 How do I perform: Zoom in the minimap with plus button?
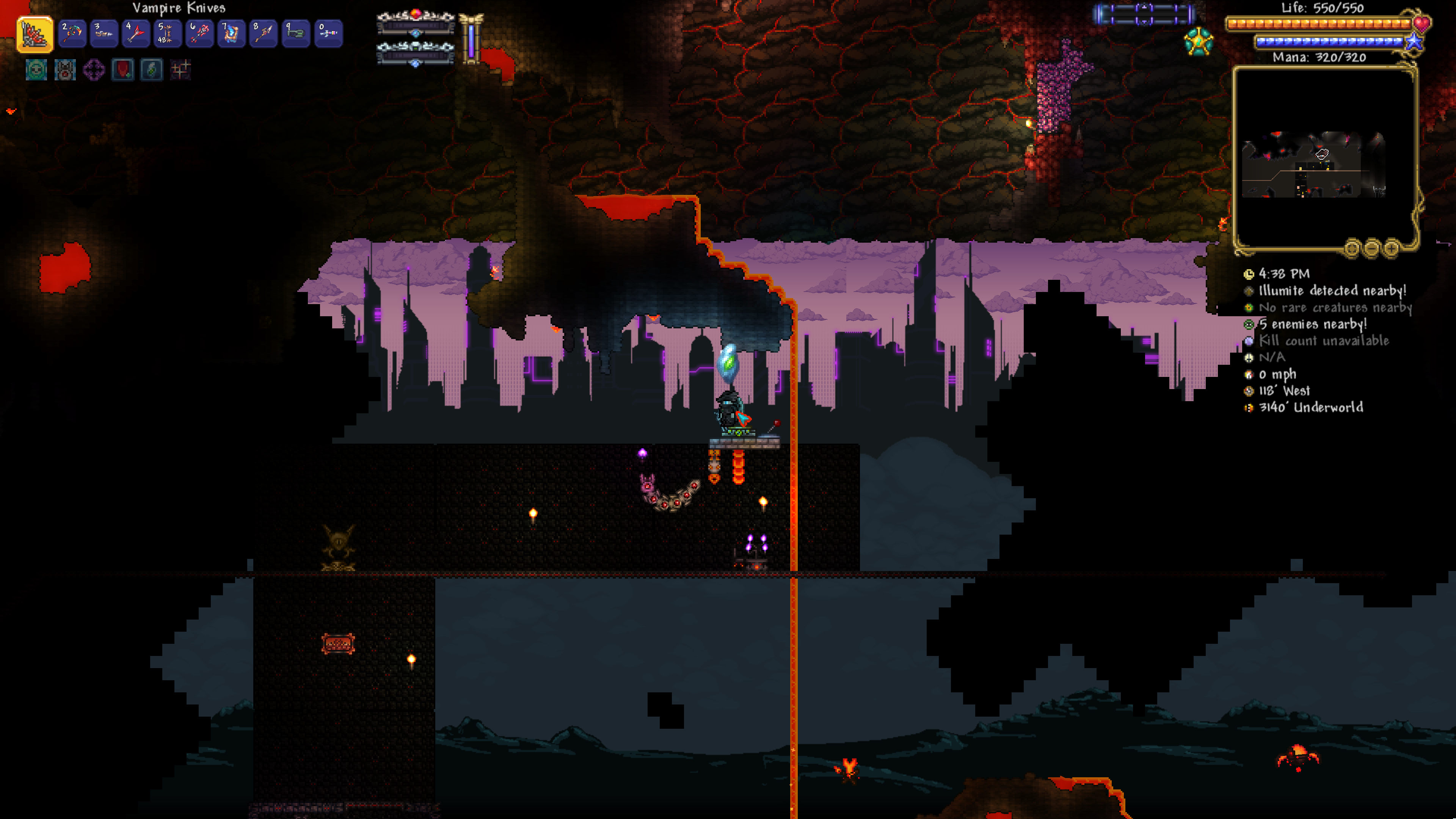(1391, 248)
